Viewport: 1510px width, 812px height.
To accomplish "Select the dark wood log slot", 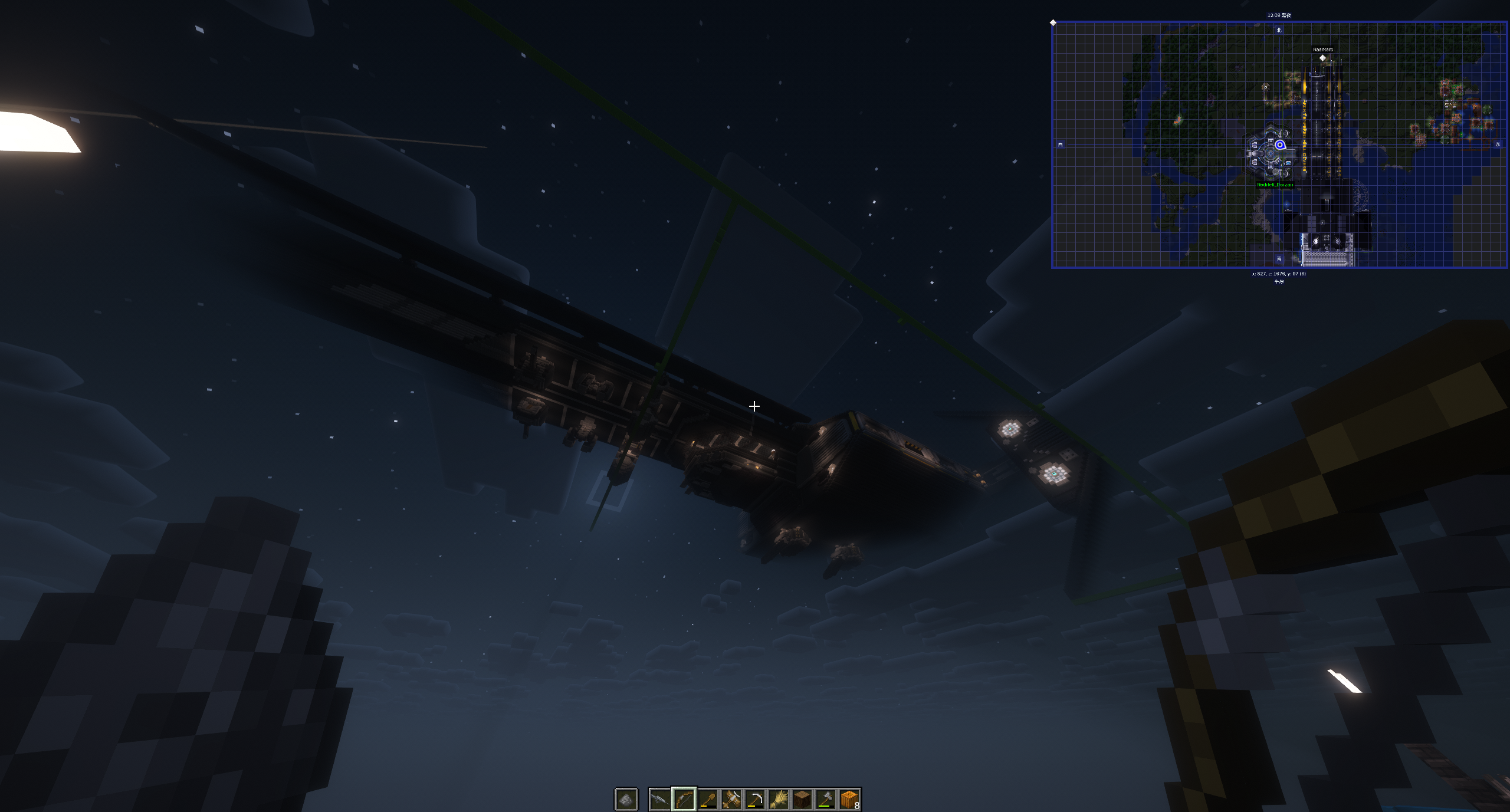I will coord(802,800).
